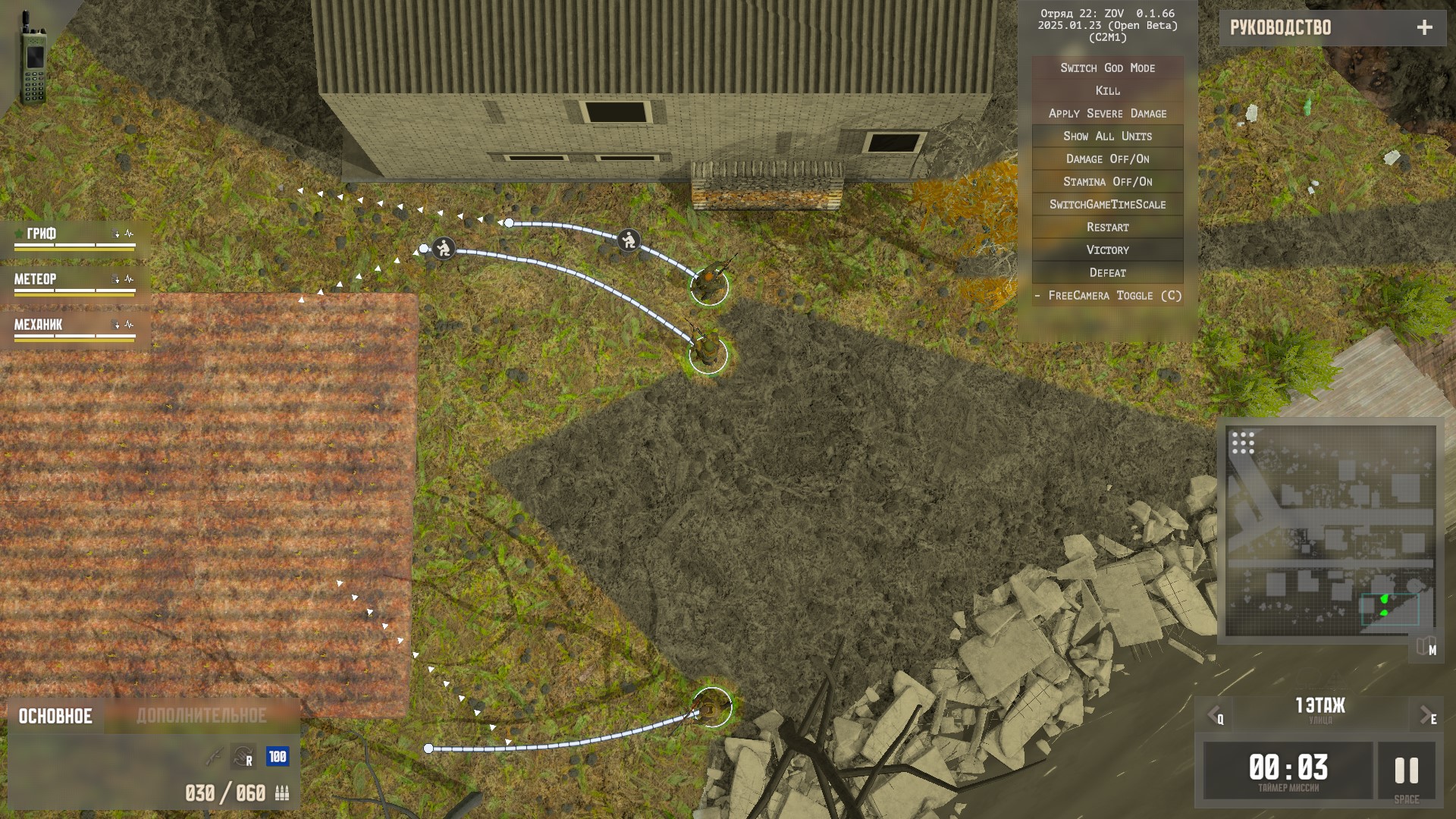Click the Kill debug option

(1107, 91)
